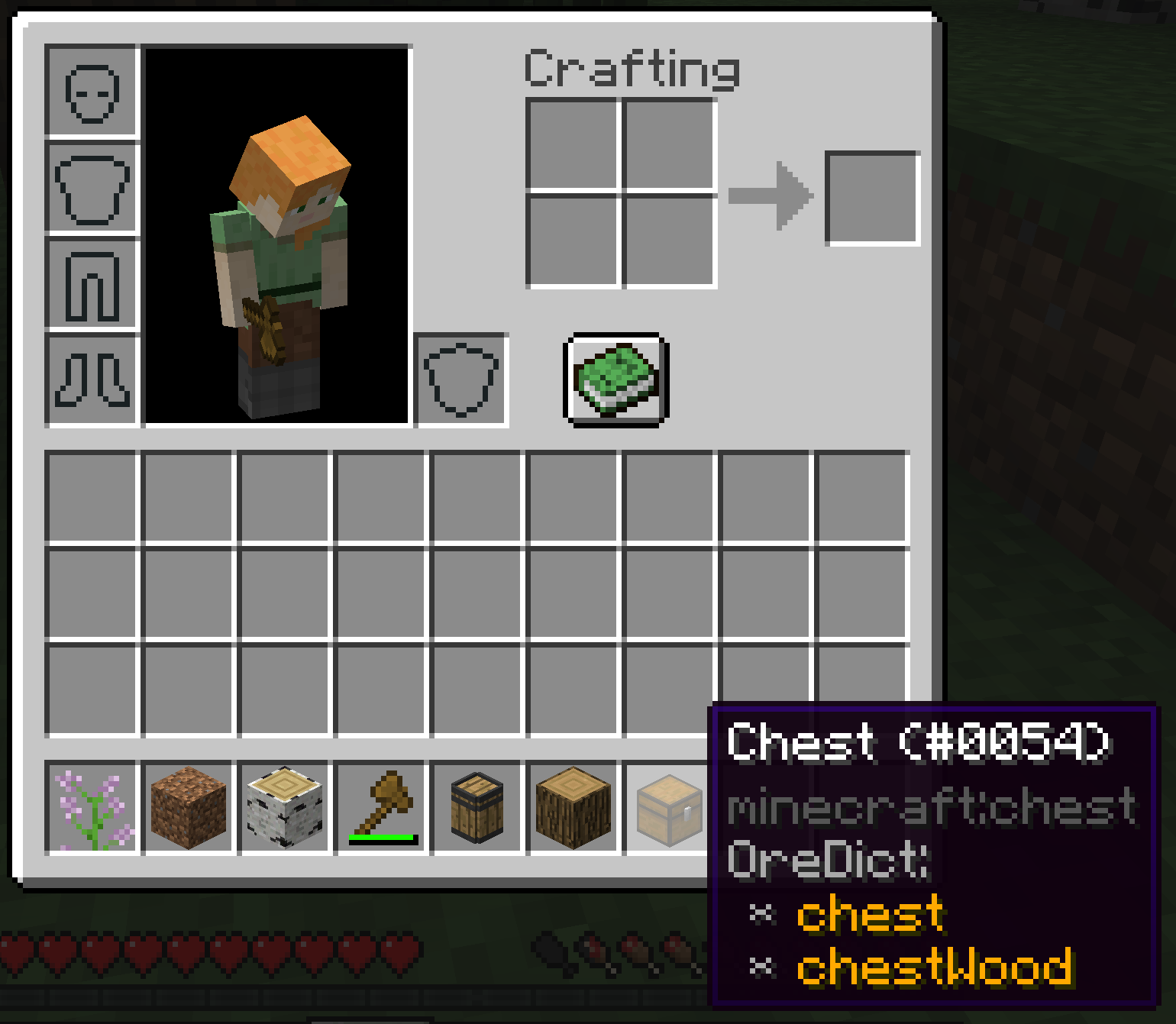
Task: Select the barrel item
Action: click(476, 806)
